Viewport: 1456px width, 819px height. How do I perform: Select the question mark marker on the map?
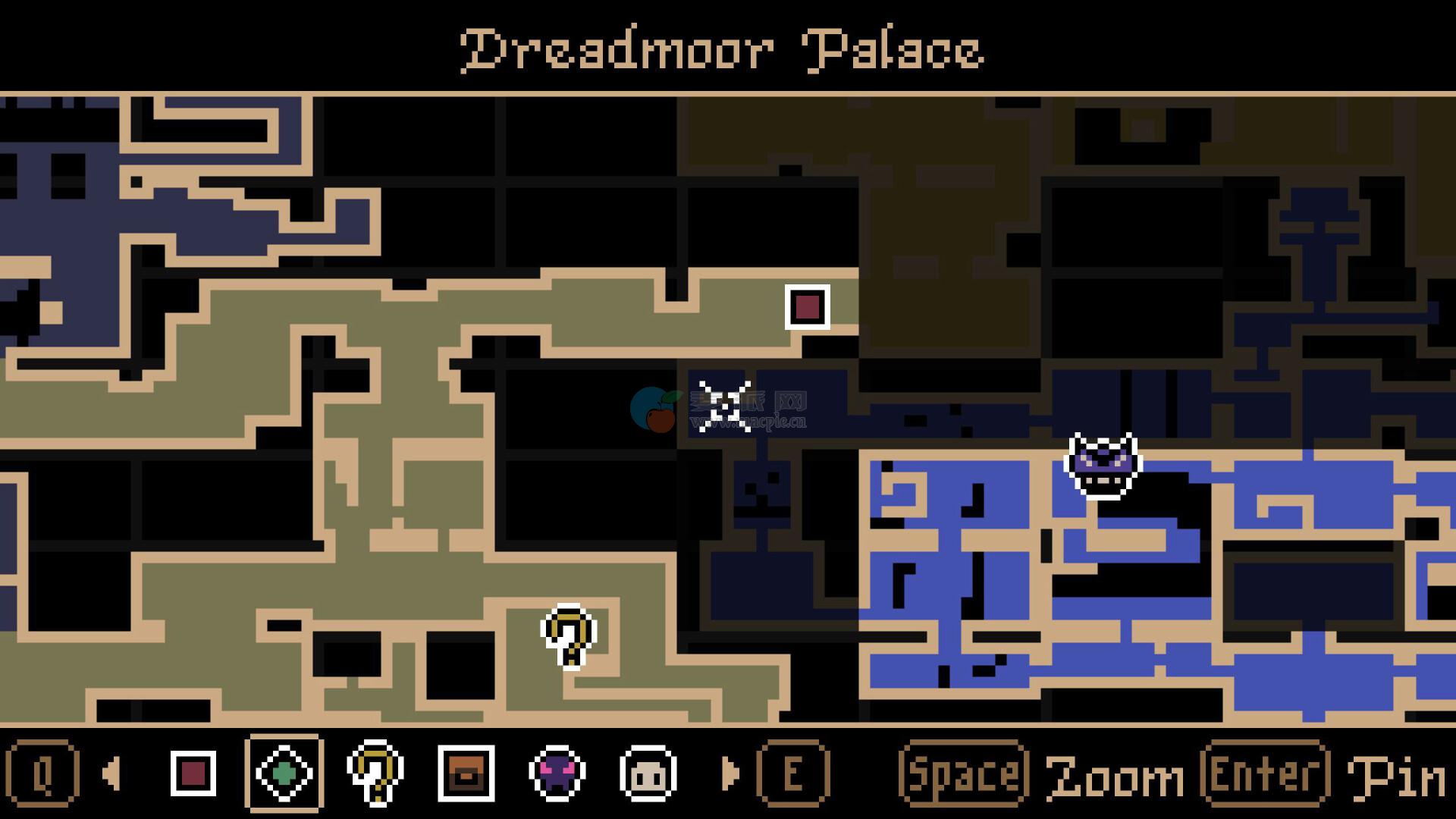(x=569, y=636)
